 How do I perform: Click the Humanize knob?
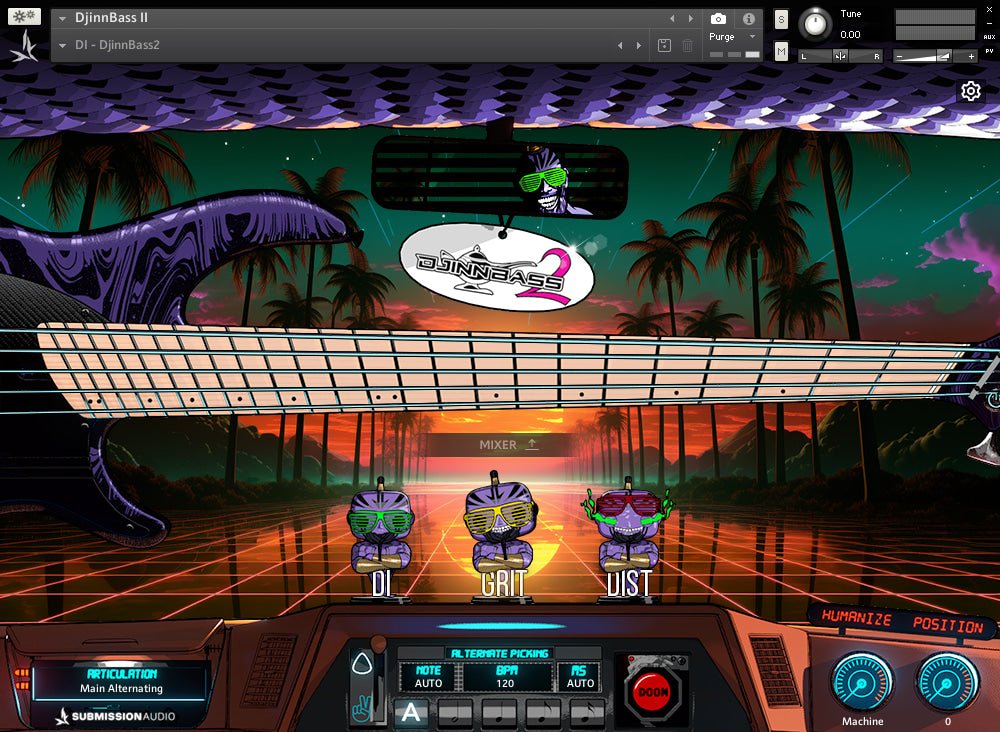[862, 681]
